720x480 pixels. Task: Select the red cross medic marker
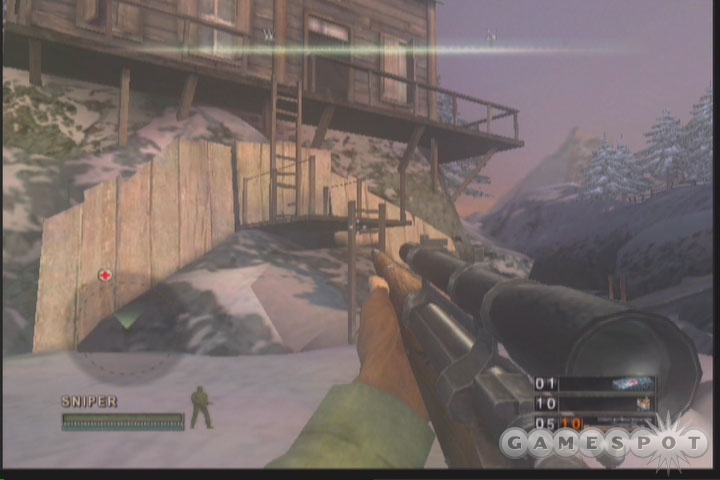104,275
